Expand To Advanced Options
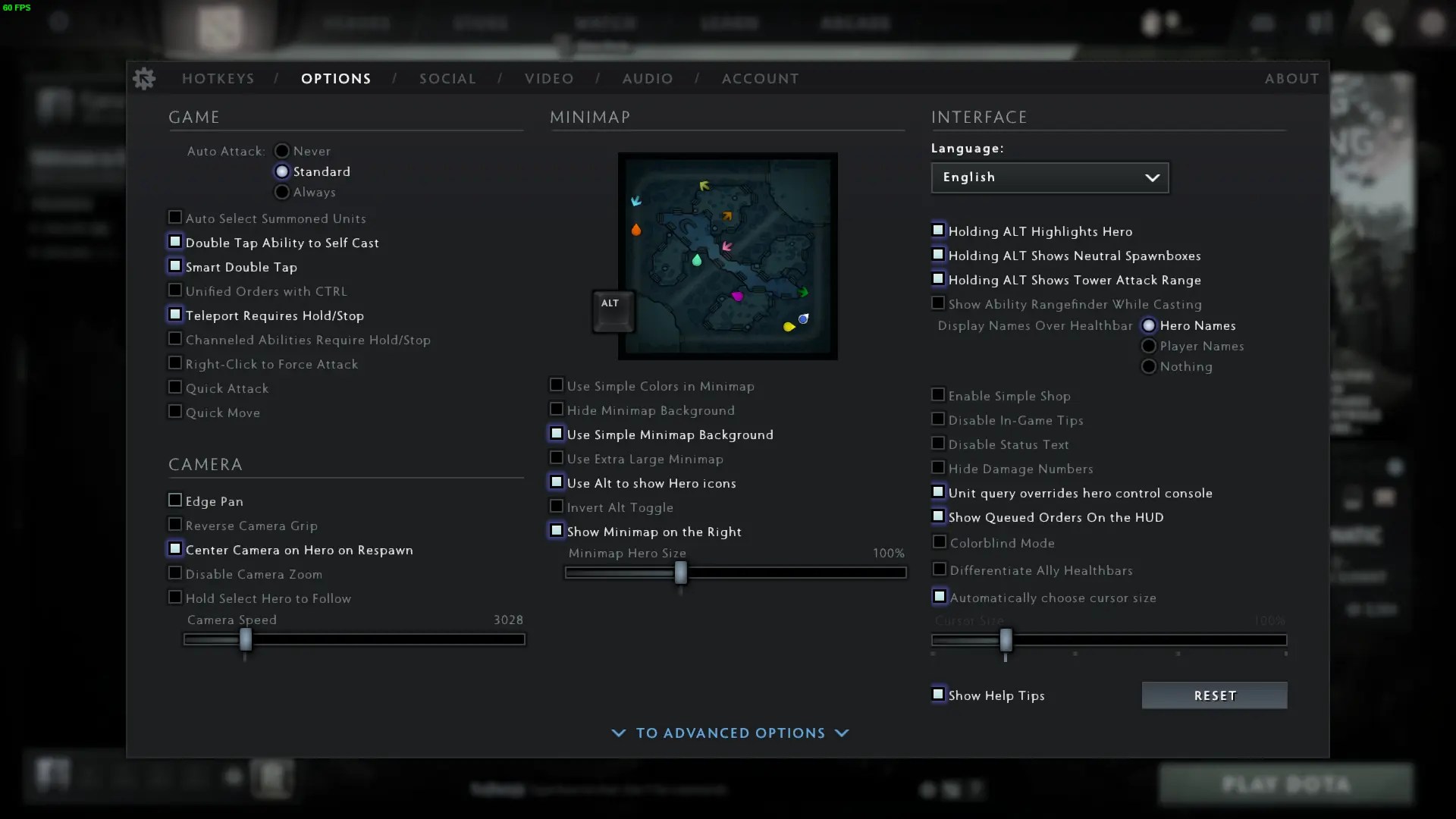Screen dimensions: 1456x819 point(730,733)
